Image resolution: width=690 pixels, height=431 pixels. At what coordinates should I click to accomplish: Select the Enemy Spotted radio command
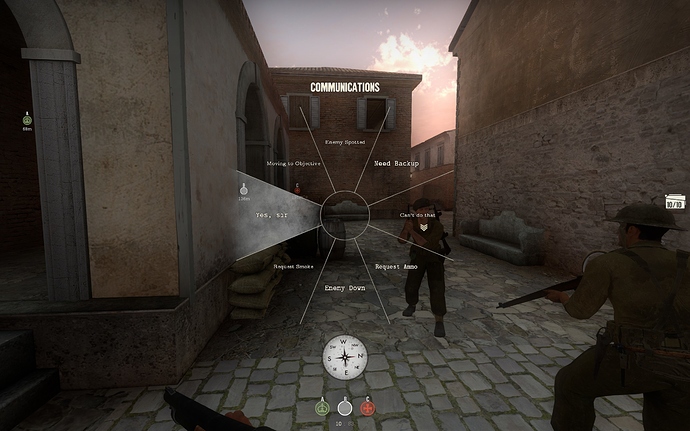coord(345,143)
